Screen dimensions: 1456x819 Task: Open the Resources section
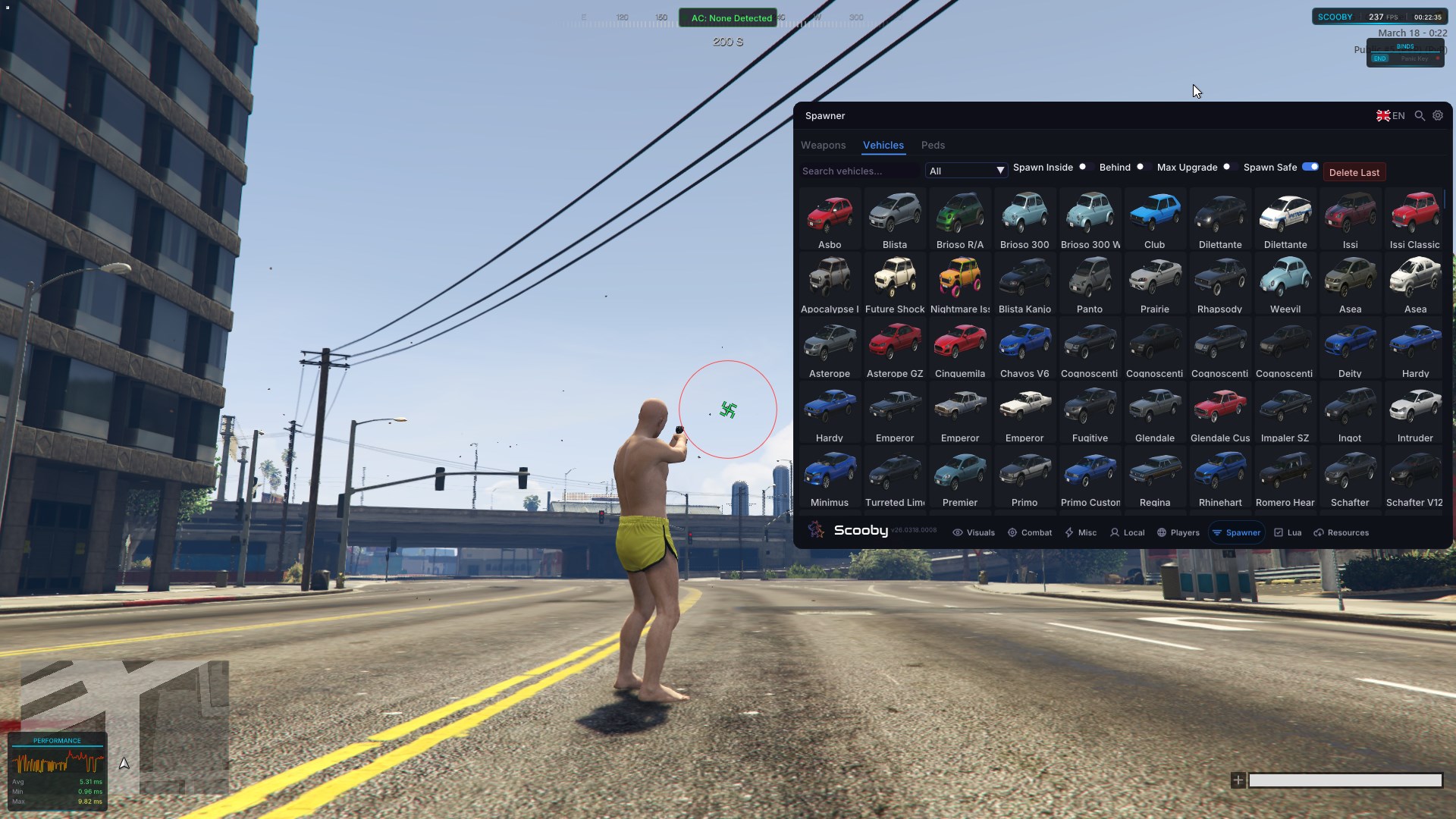pyautogui.click(x=1341, y=532)
